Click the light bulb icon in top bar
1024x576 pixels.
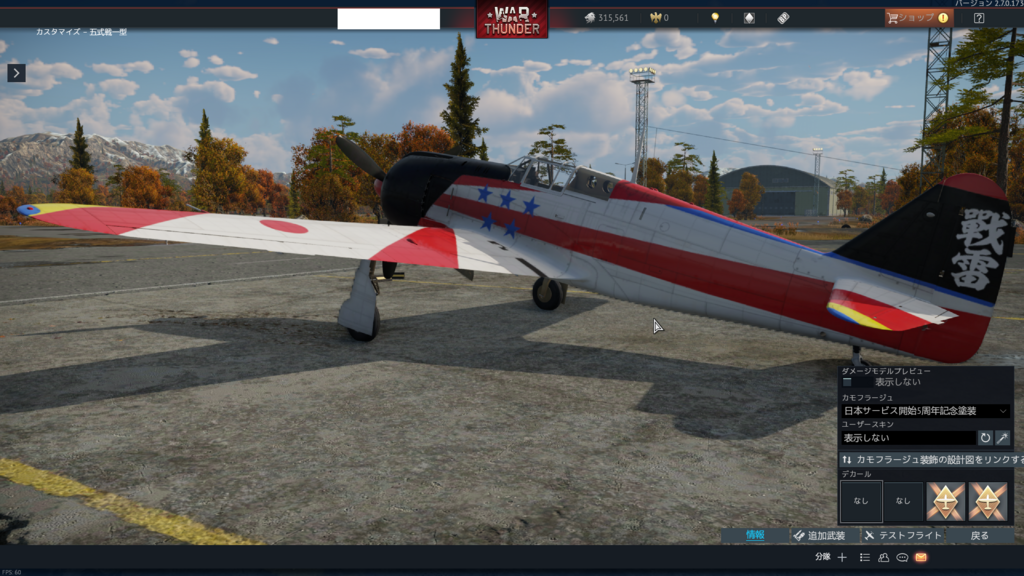coord(715,18)
